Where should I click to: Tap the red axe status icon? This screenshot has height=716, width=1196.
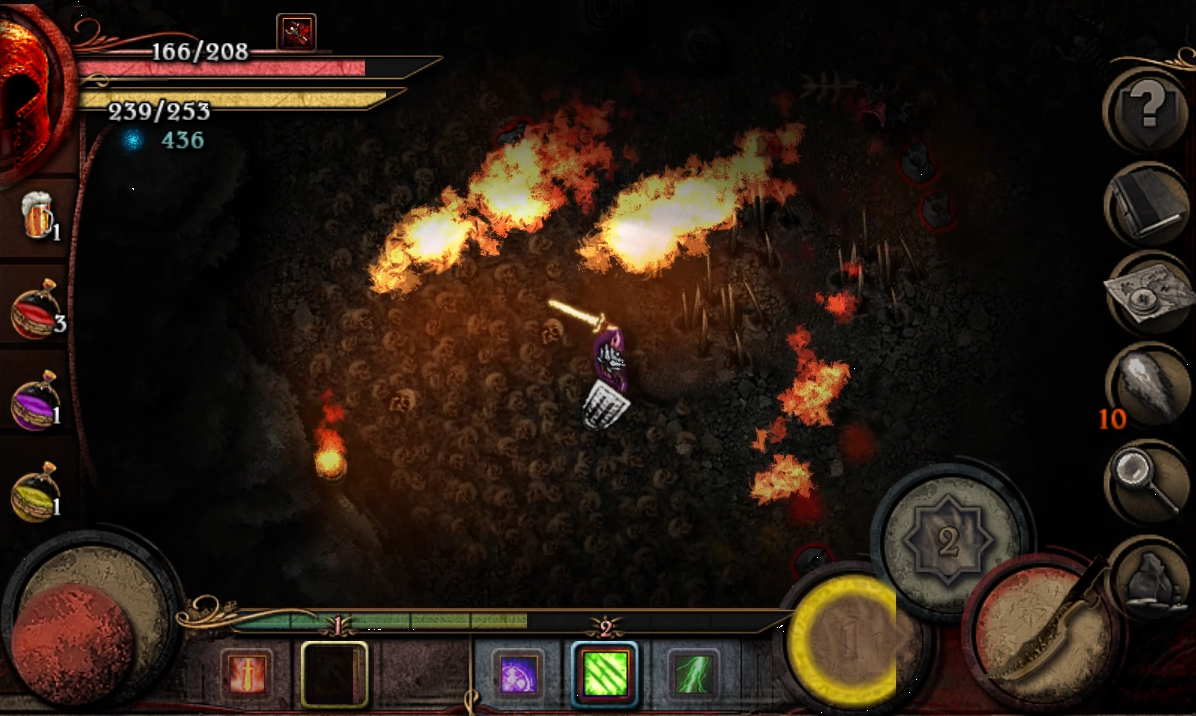(x=296, y=32)
